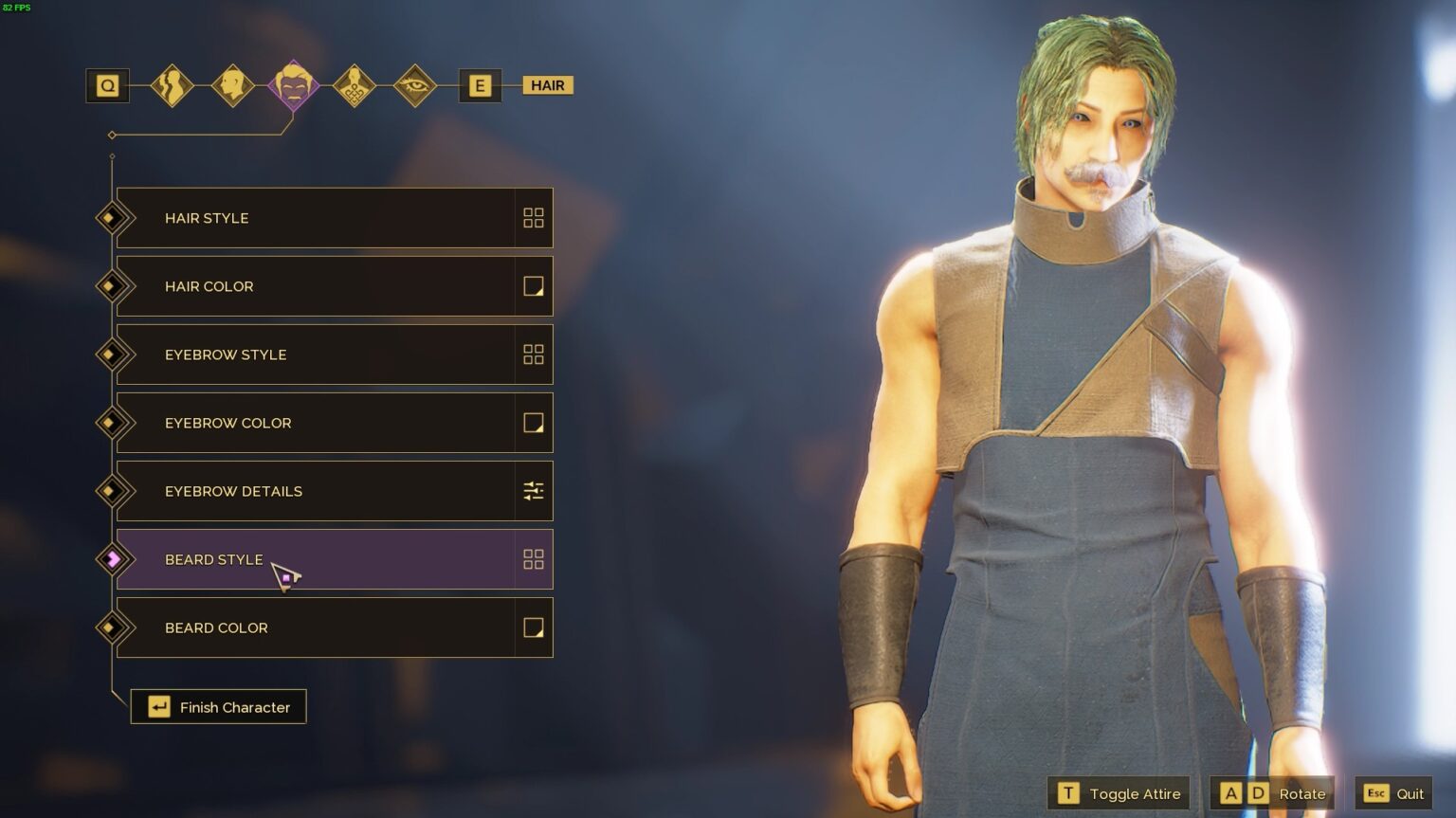
Task: Toggle the diamond marker beside Hair Style
Action: point(113,218)
